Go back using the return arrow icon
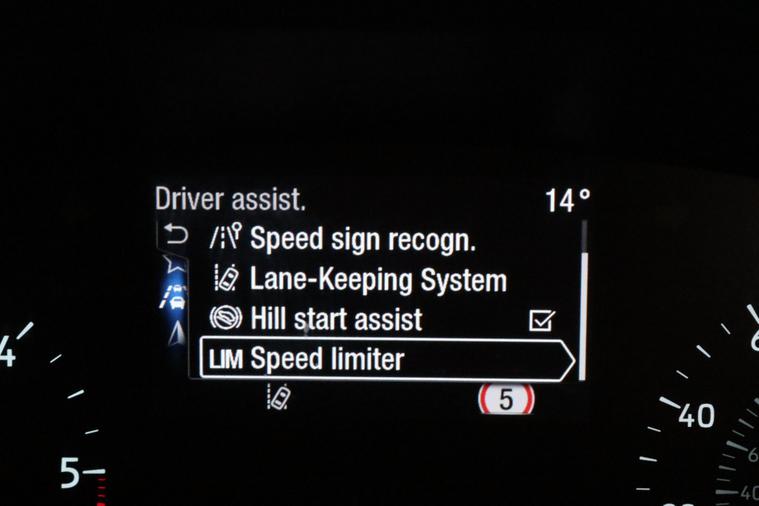The image size is (759, 506). pos(175,237)
